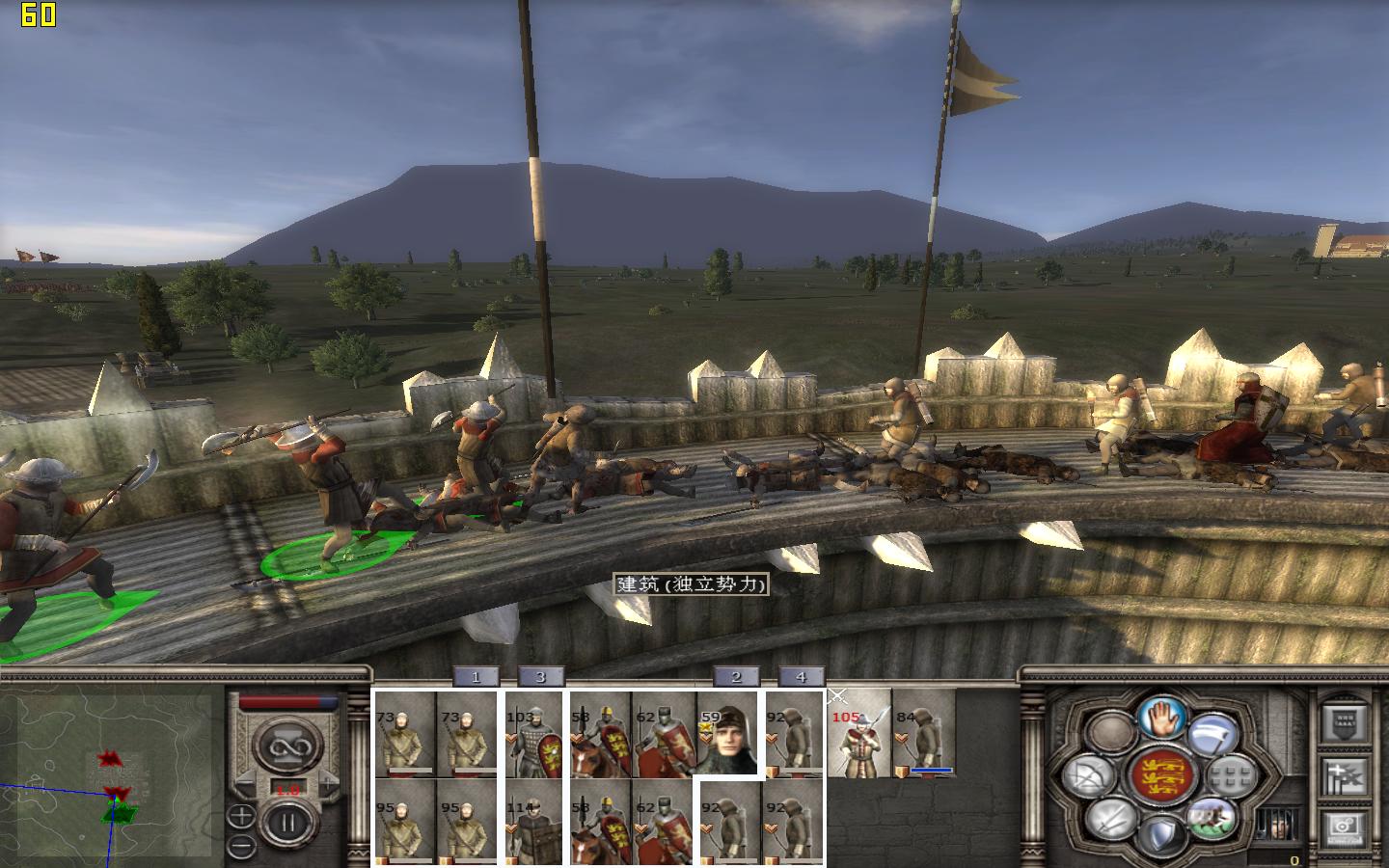Activate the infinity speed button
This screenshot has height=868, width=1389.
click(x=286, y=748)
